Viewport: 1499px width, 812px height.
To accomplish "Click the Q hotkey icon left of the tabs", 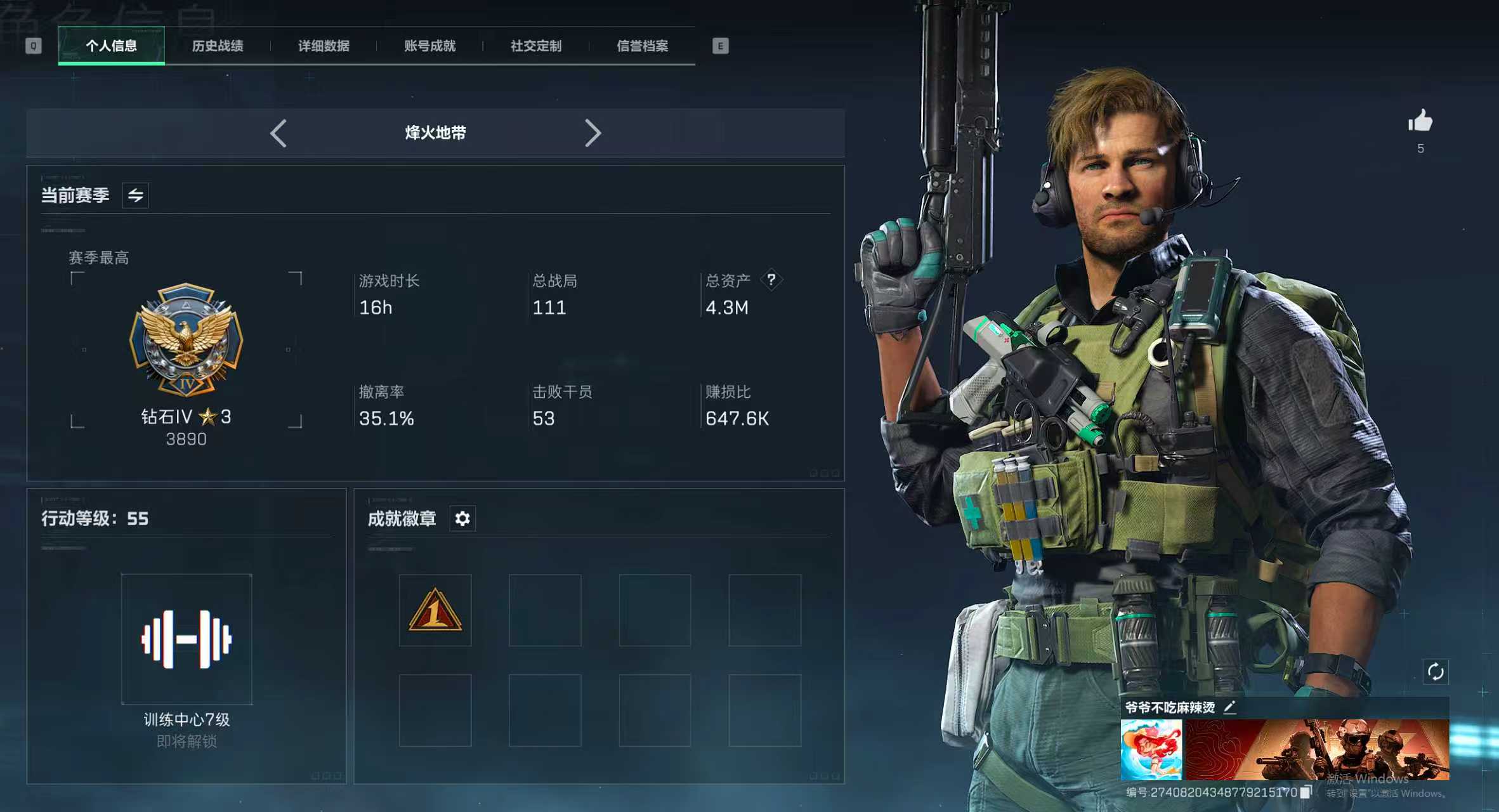I will click(35, 46).
